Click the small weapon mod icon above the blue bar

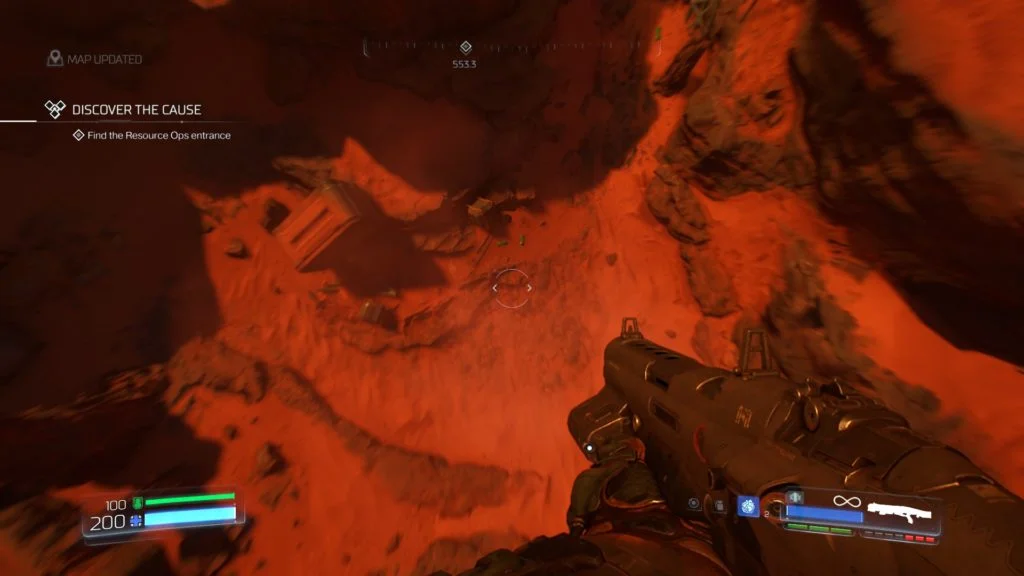click(x=796, y=496)
